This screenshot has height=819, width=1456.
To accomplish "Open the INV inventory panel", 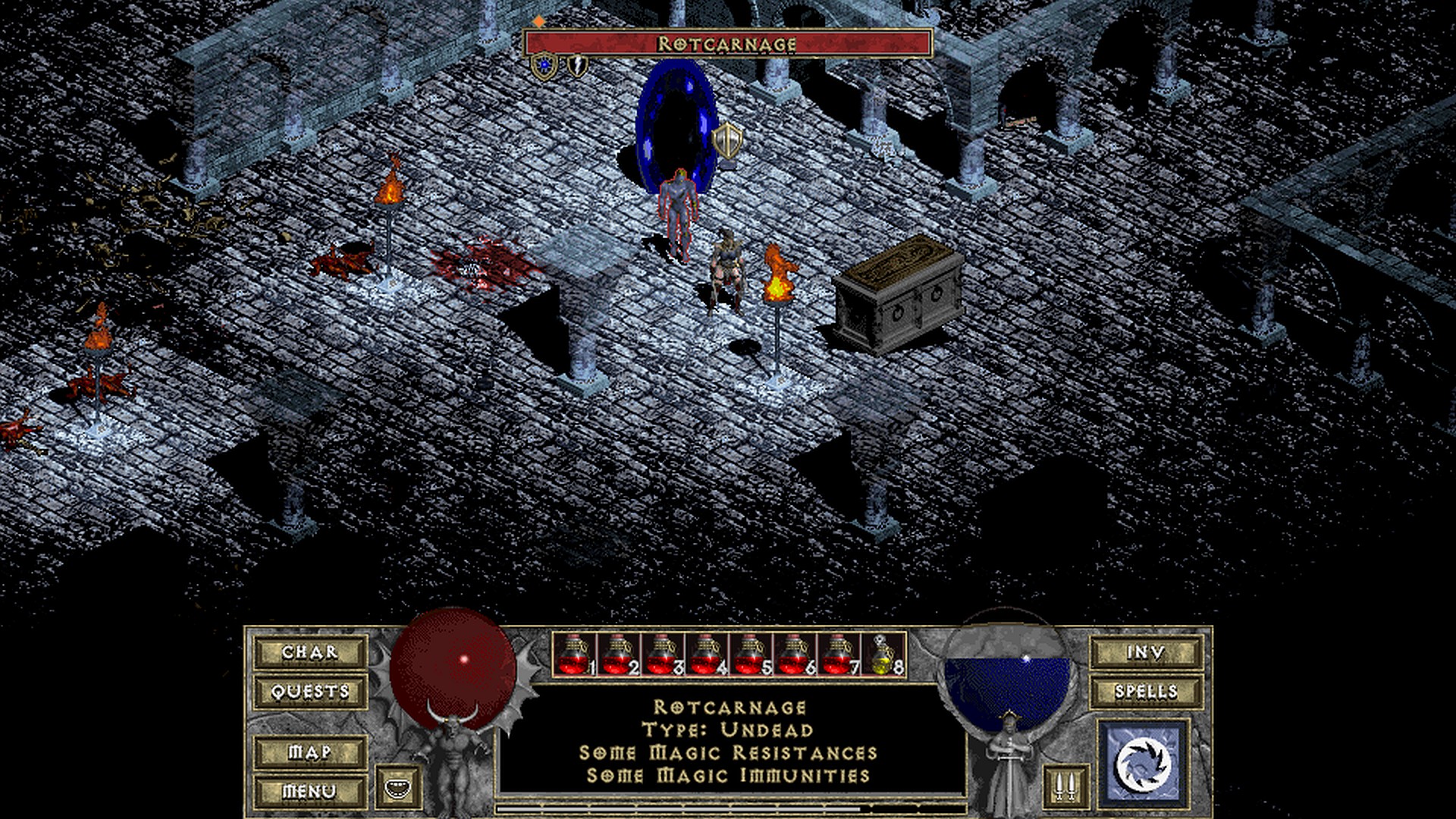I will pyautogui.click(x=1145, y=652).
